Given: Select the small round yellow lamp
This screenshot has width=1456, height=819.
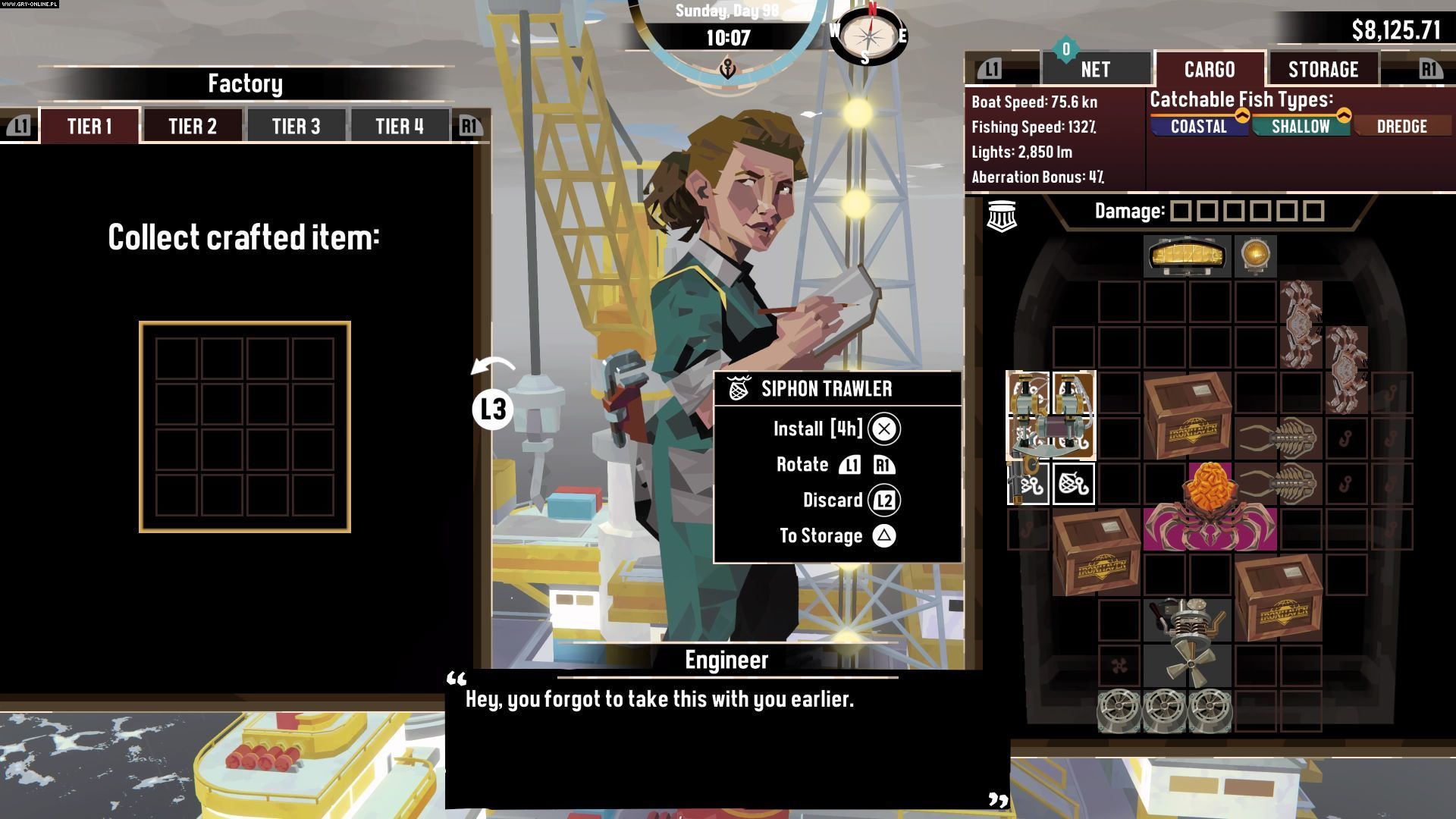Looking at the screenshot, I should point(1256,256).
